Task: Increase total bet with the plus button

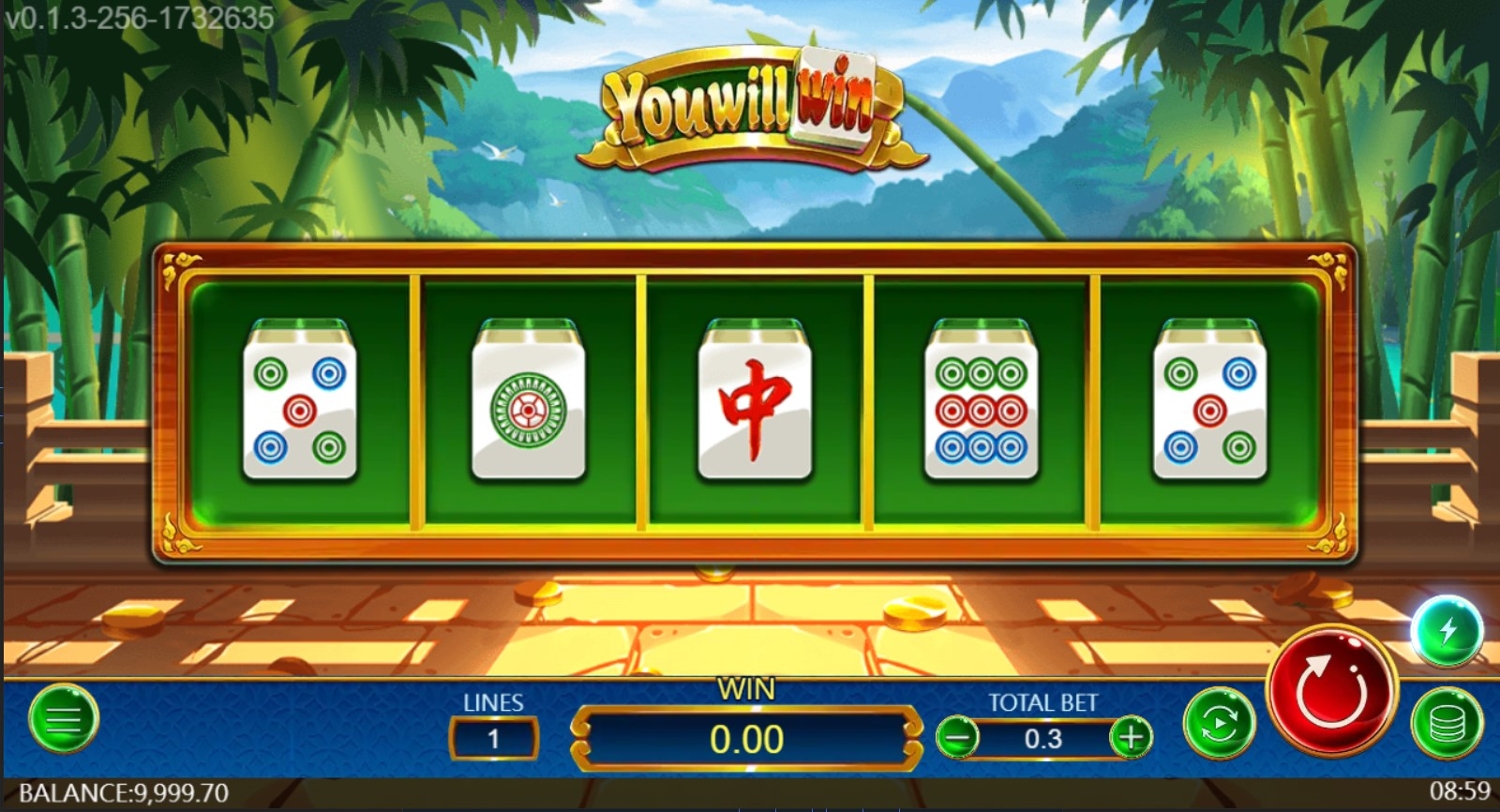Action: point(1131,738)
